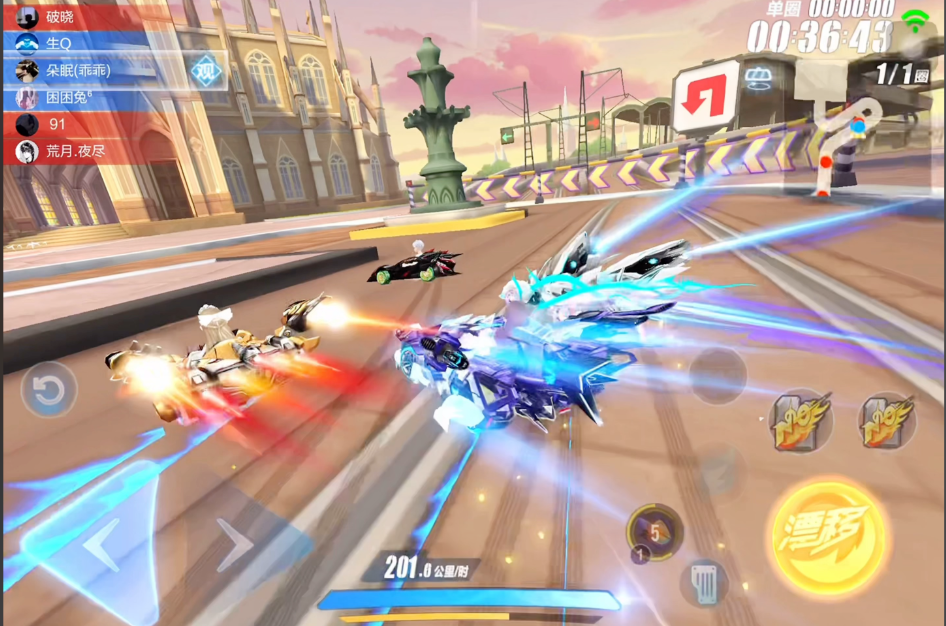
Task: Steer right with the right arrow button
Action: click(x=236, y=546)
